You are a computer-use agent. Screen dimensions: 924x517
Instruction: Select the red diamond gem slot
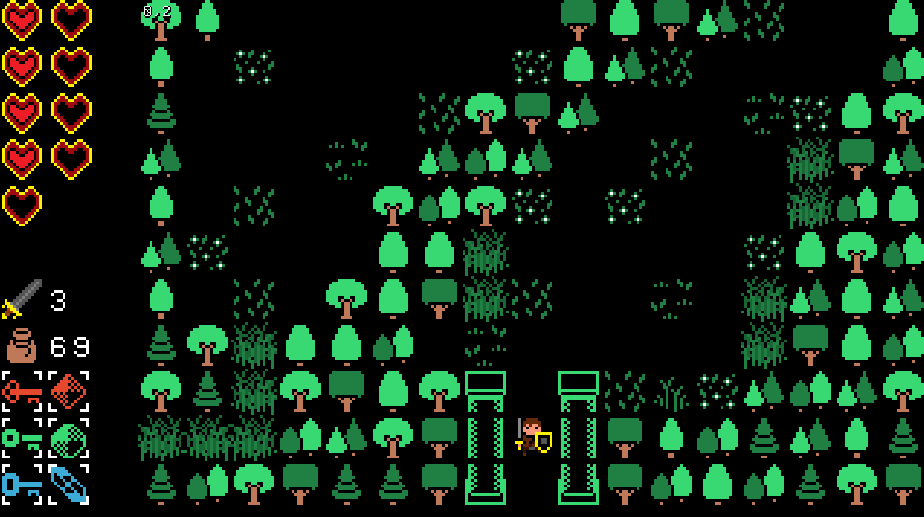69,391
